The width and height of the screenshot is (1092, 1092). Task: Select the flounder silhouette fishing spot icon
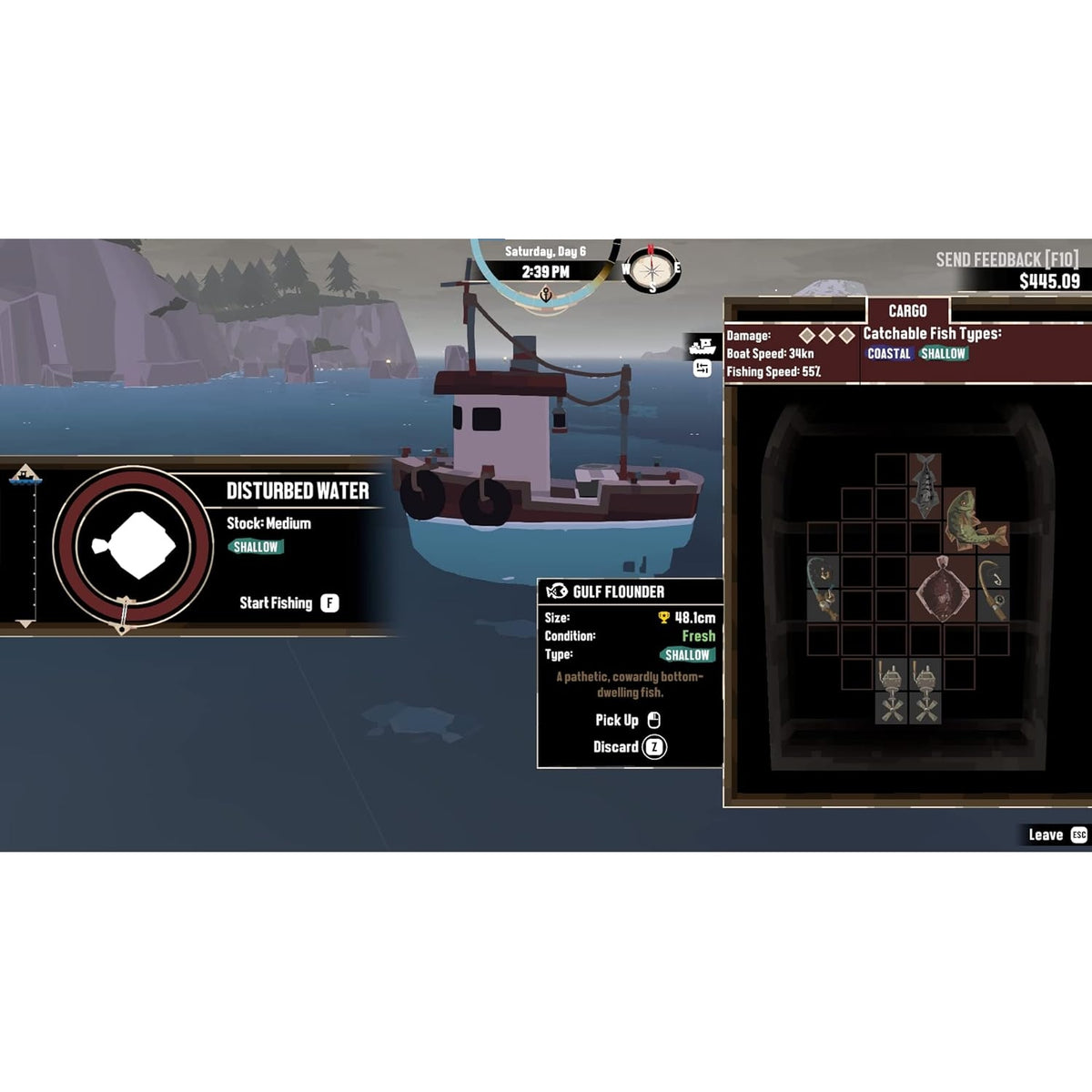click(x=133, y=546)
